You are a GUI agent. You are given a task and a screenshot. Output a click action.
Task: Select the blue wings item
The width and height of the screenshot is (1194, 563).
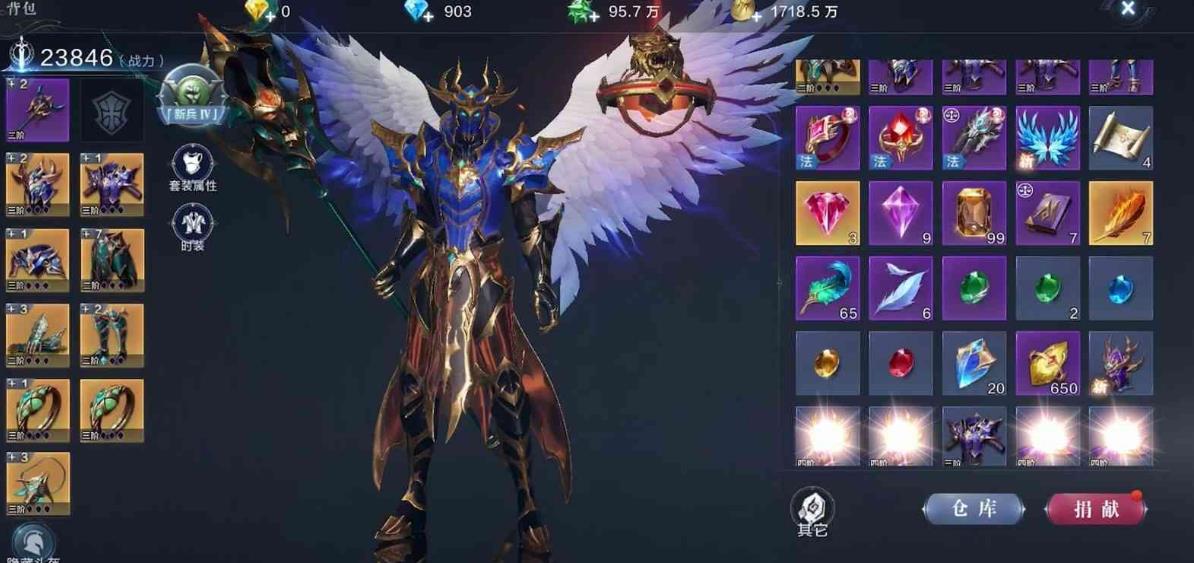pos(1047,138)
